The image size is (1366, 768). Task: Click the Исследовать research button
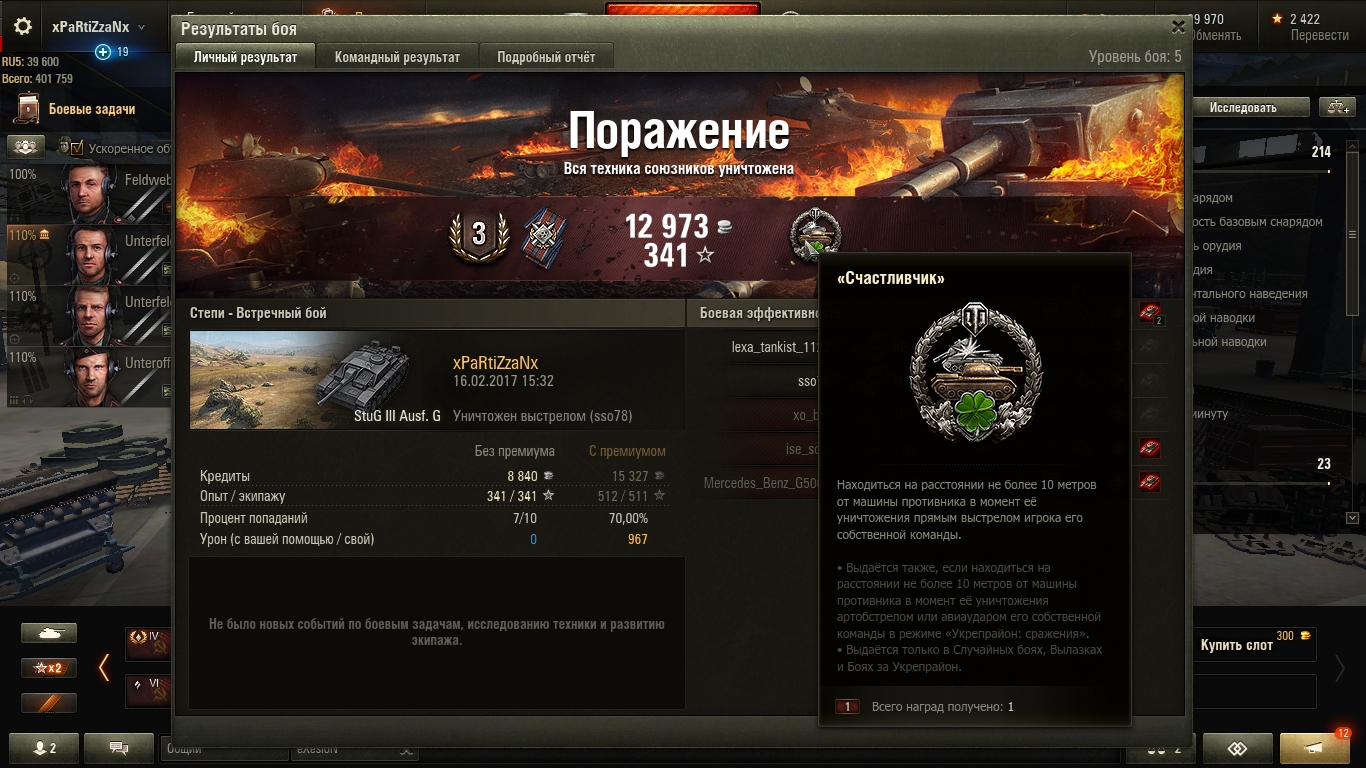[1243, 108]
